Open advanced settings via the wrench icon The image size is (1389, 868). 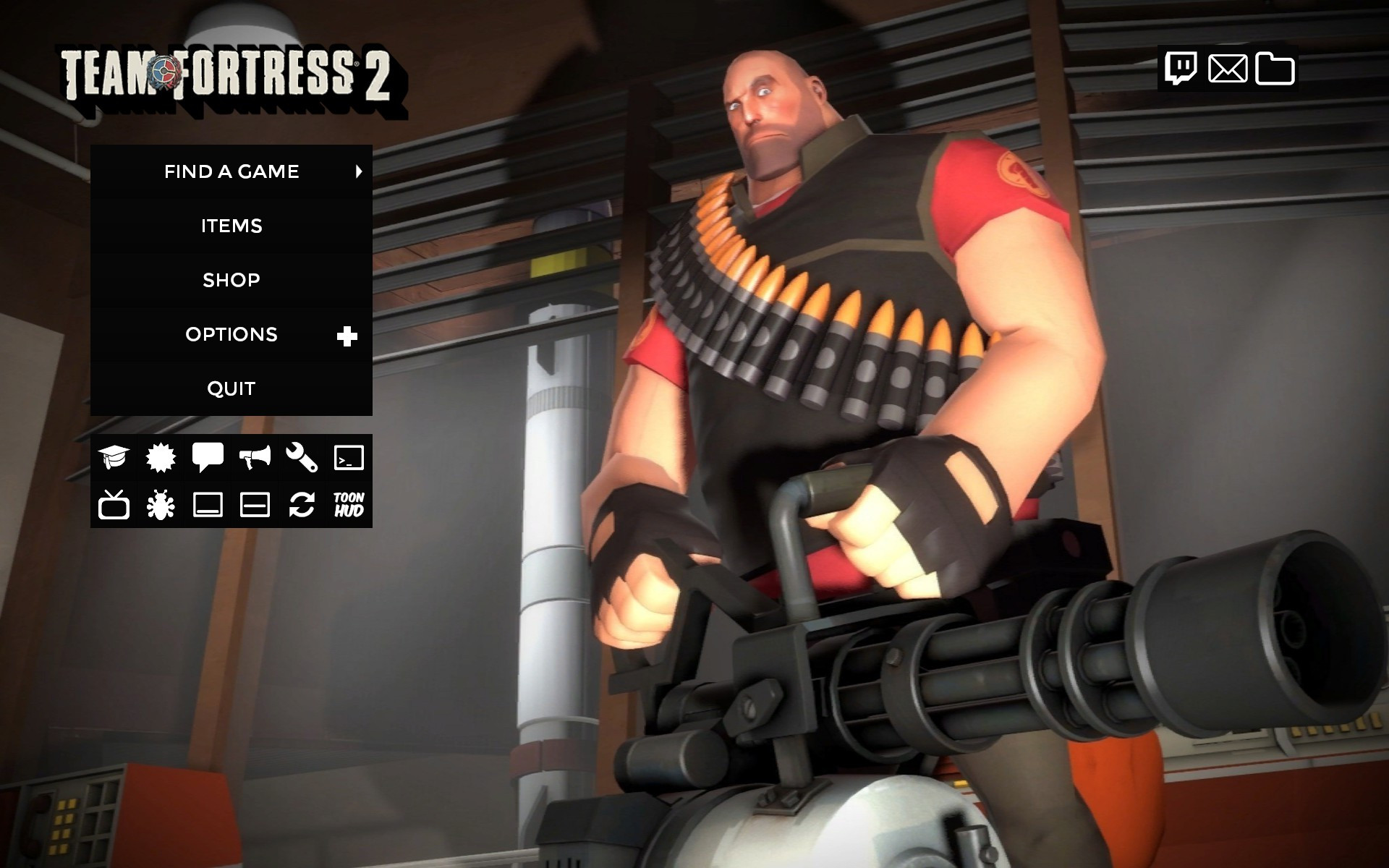[302, 457]
